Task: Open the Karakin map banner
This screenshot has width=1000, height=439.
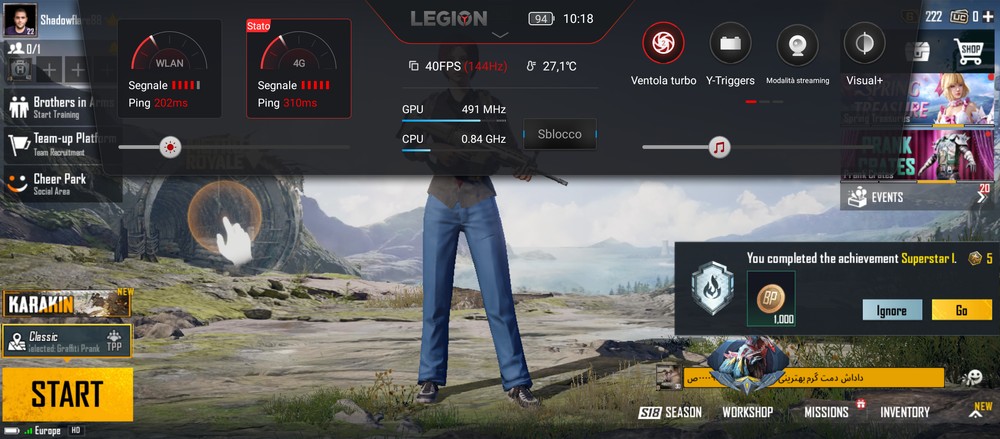Action: click(x=67, y=303)
